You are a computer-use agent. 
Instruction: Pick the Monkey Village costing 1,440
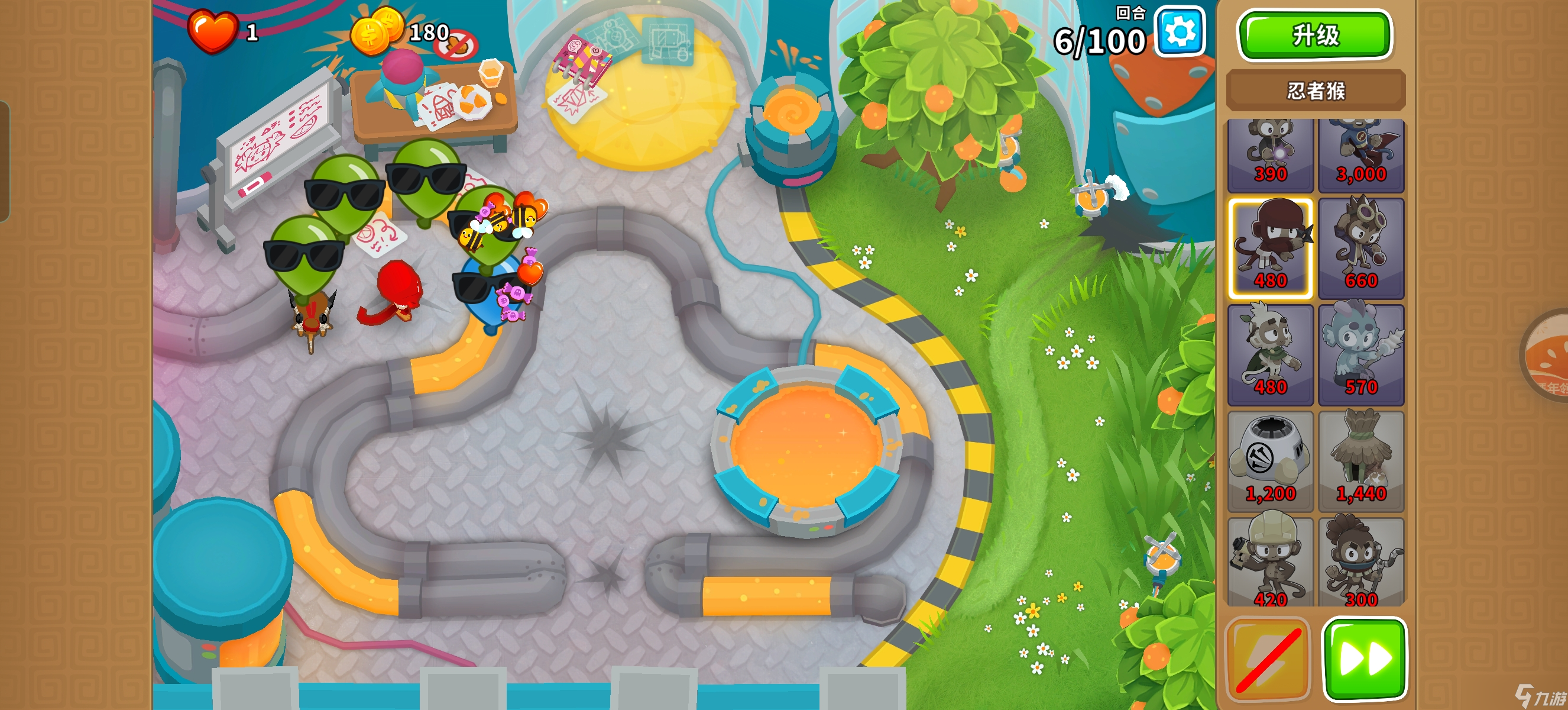point(1361,461)
